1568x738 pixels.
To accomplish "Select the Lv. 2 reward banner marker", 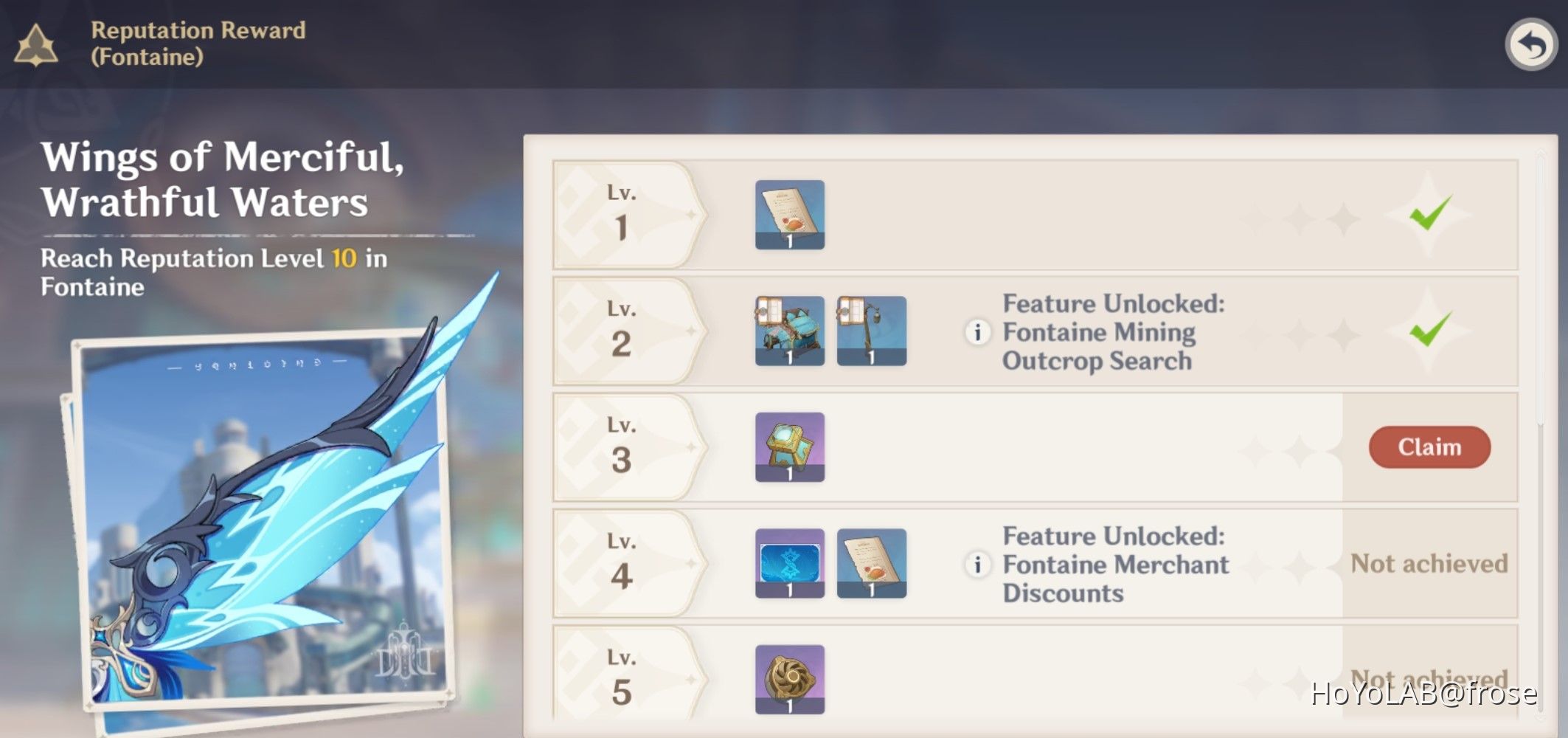I will tap(623, 332).
